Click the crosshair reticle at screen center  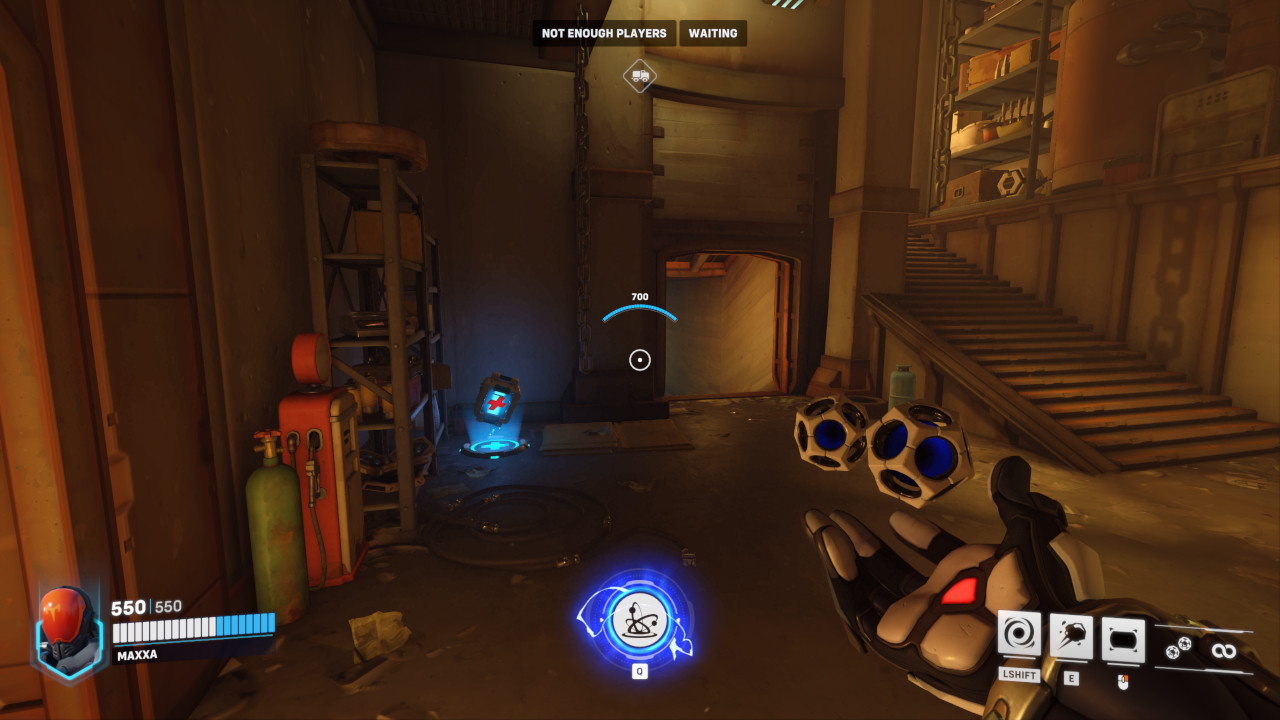[x=640, y=359]
